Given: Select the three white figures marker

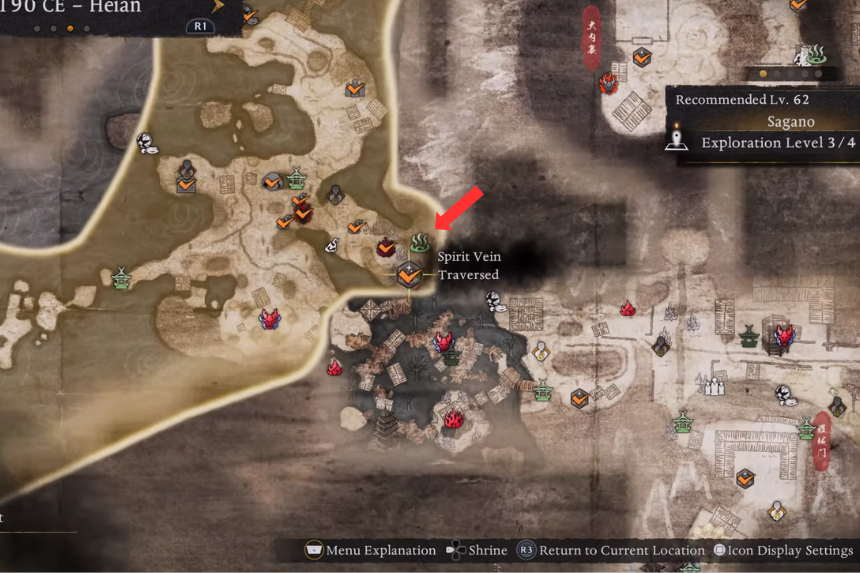Looking at the screenshot, I should point(711,384).
